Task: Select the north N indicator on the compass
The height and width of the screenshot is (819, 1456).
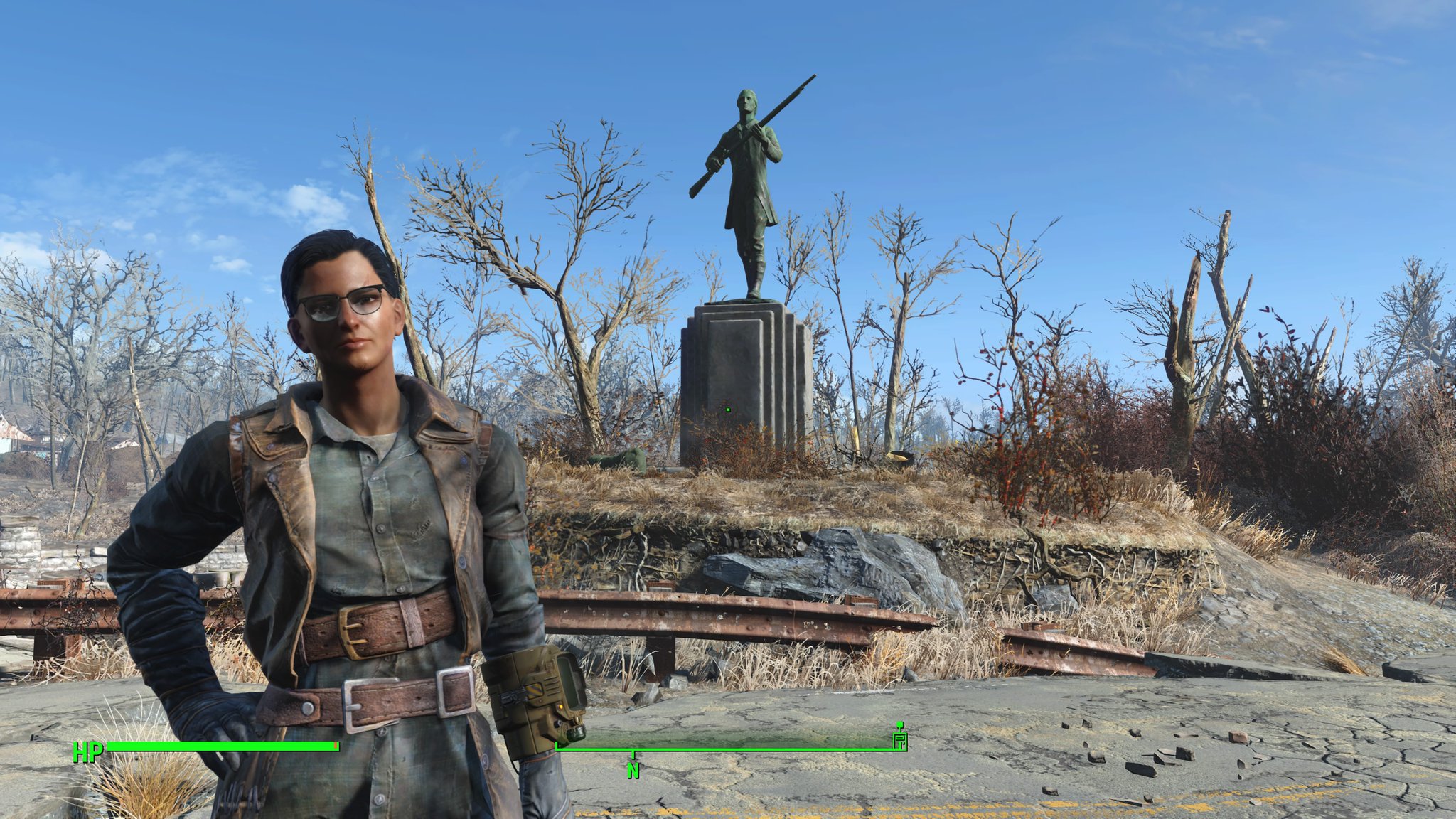Action: [x=633, y=770]
